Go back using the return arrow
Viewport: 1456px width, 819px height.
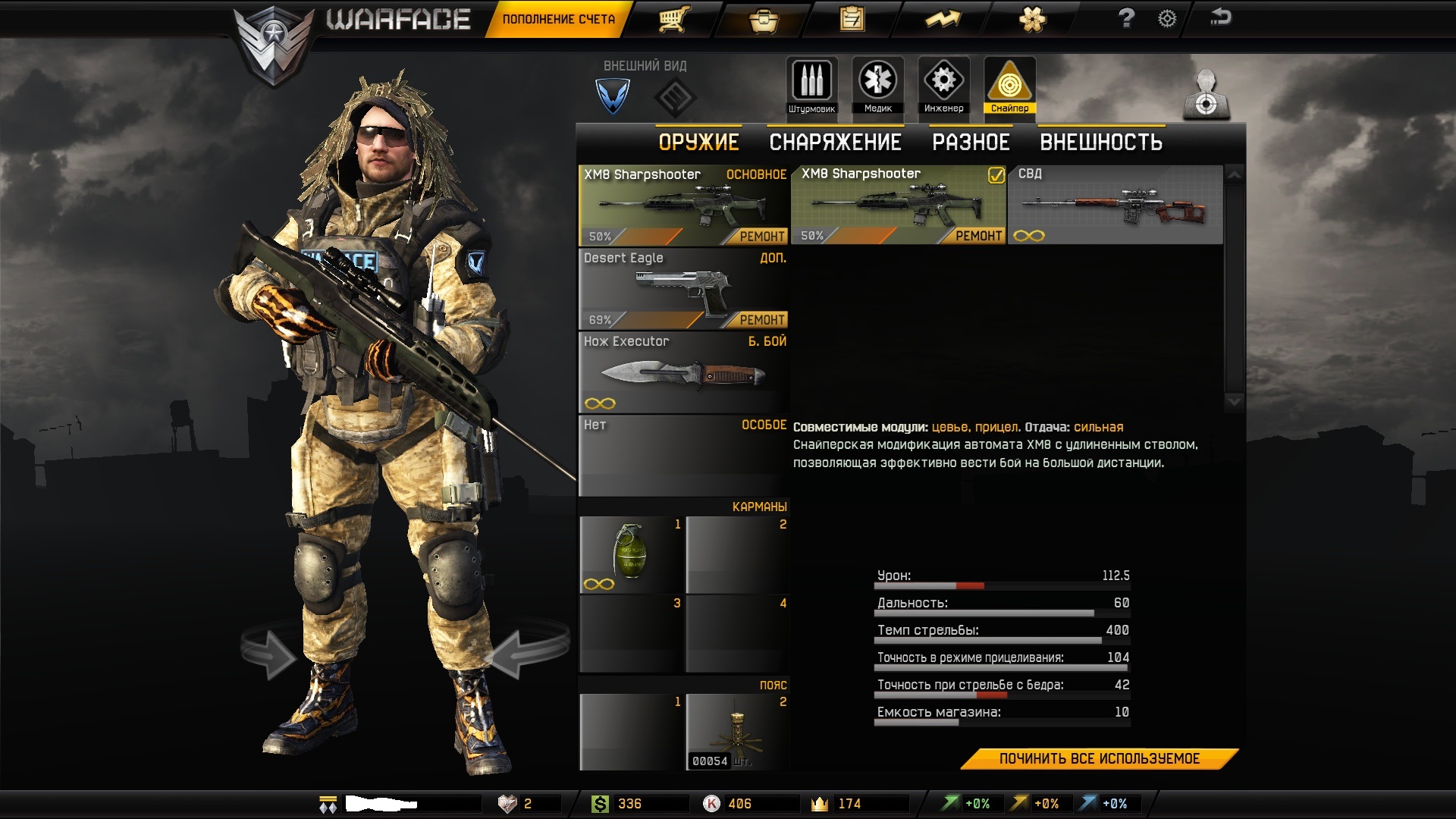click(1220, 17)
